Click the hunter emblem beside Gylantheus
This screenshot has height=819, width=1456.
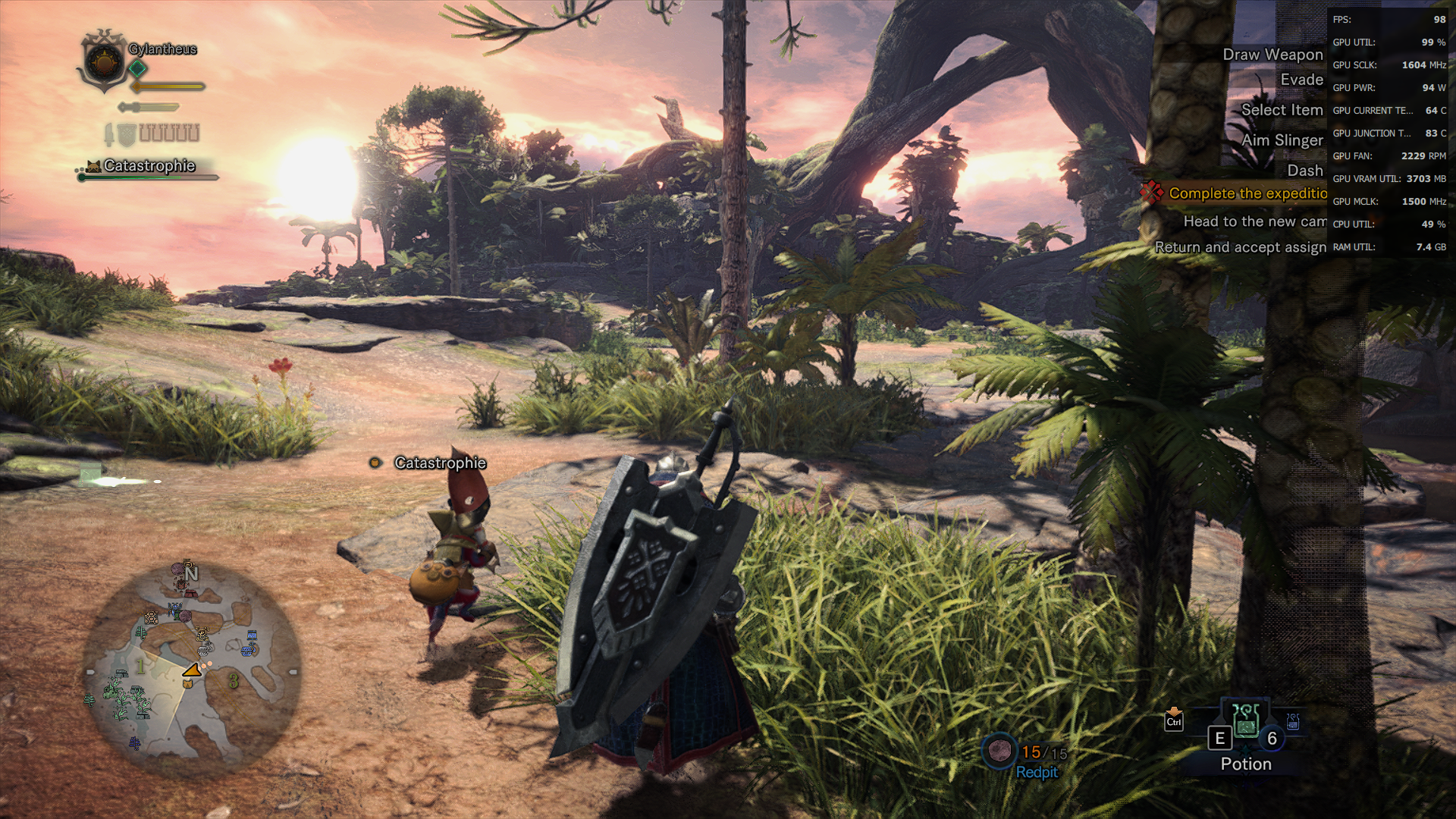pos(103,62)
